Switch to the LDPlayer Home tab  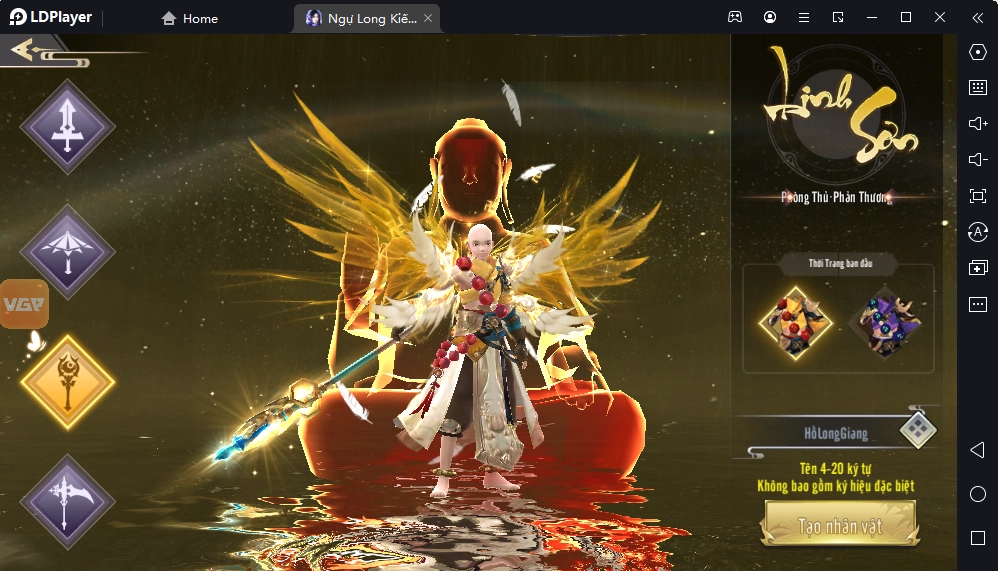click(x=190, y=18)
